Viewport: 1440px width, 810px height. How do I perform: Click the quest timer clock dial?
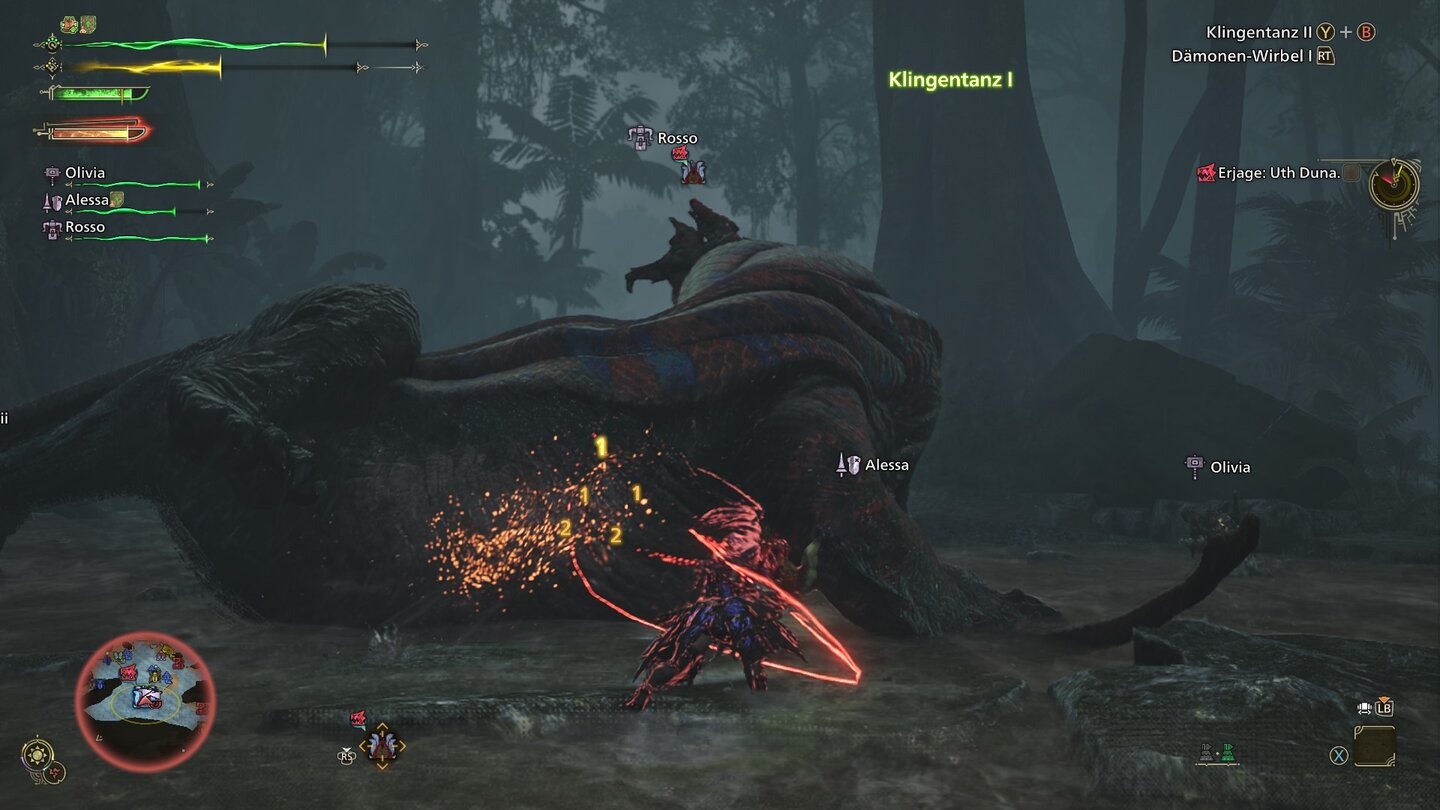(x=1393, y=185)
